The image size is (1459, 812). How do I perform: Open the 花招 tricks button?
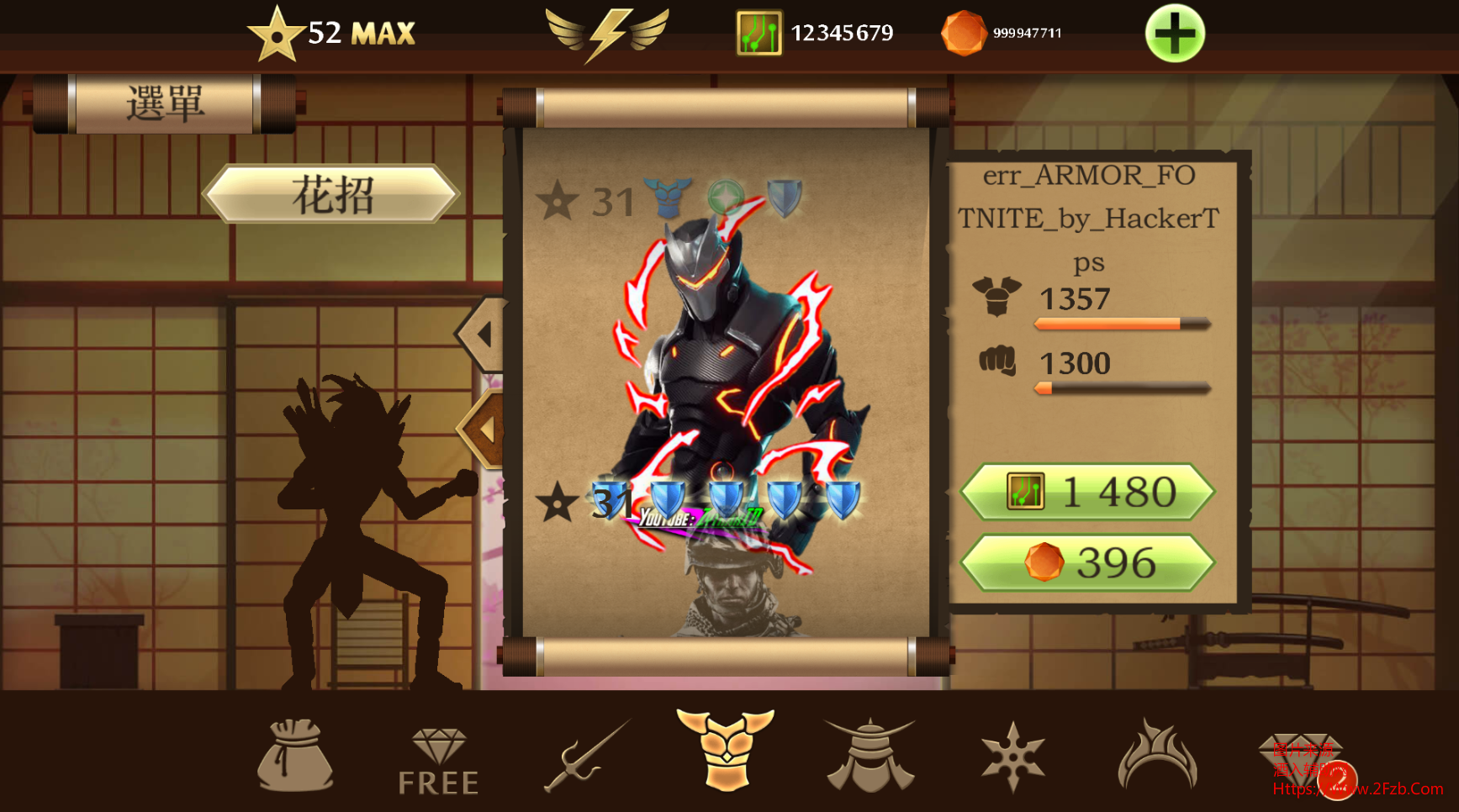tap(332, 194)
